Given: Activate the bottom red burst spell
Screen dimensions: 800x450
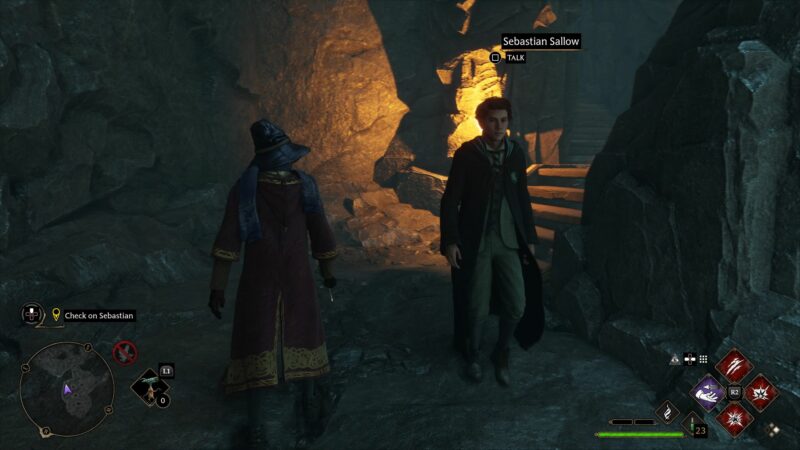Looking at the screenshot, I should point(733,417).
